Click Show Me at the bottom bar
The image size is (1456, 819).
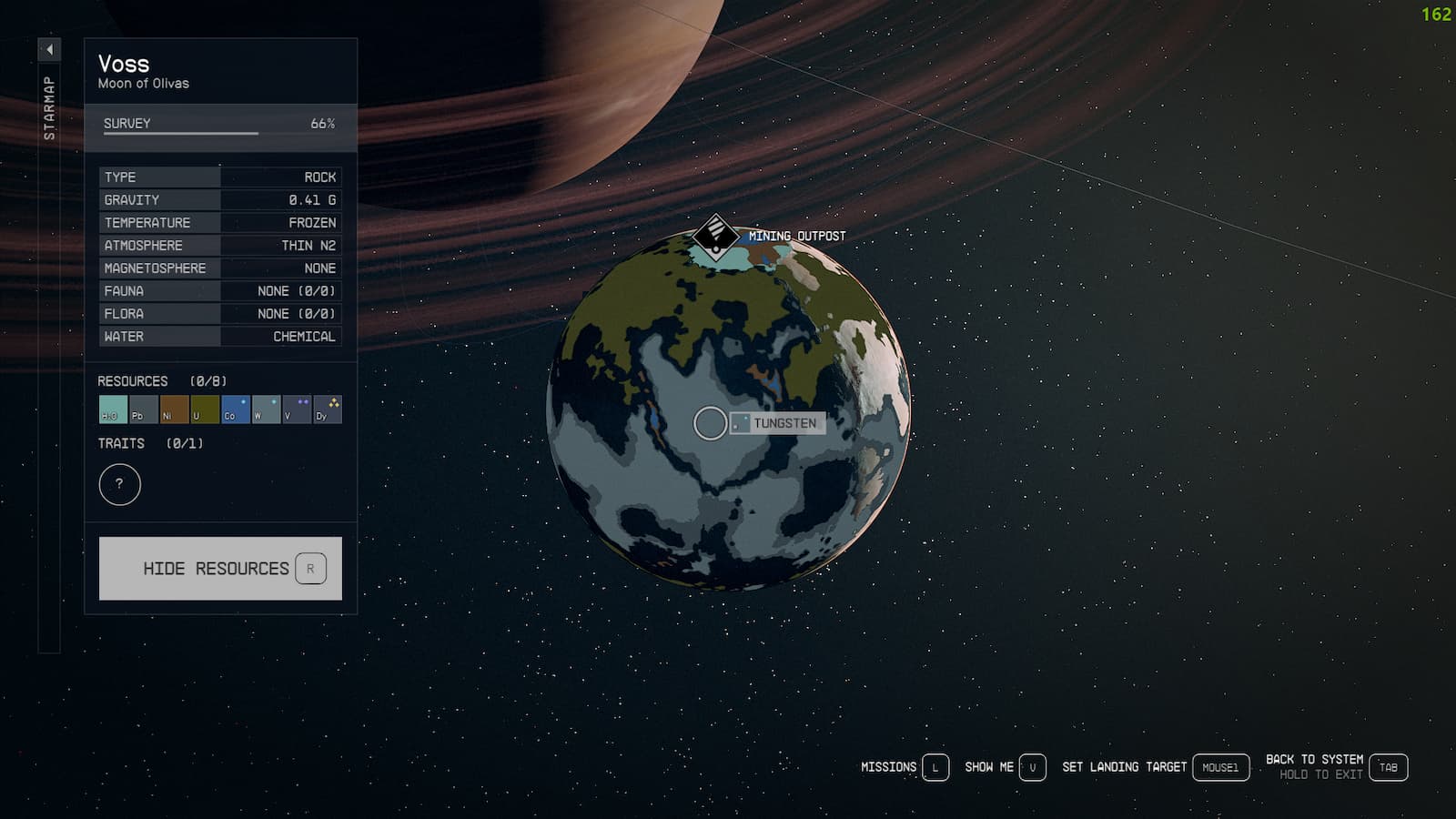click(x=991, y=767)
